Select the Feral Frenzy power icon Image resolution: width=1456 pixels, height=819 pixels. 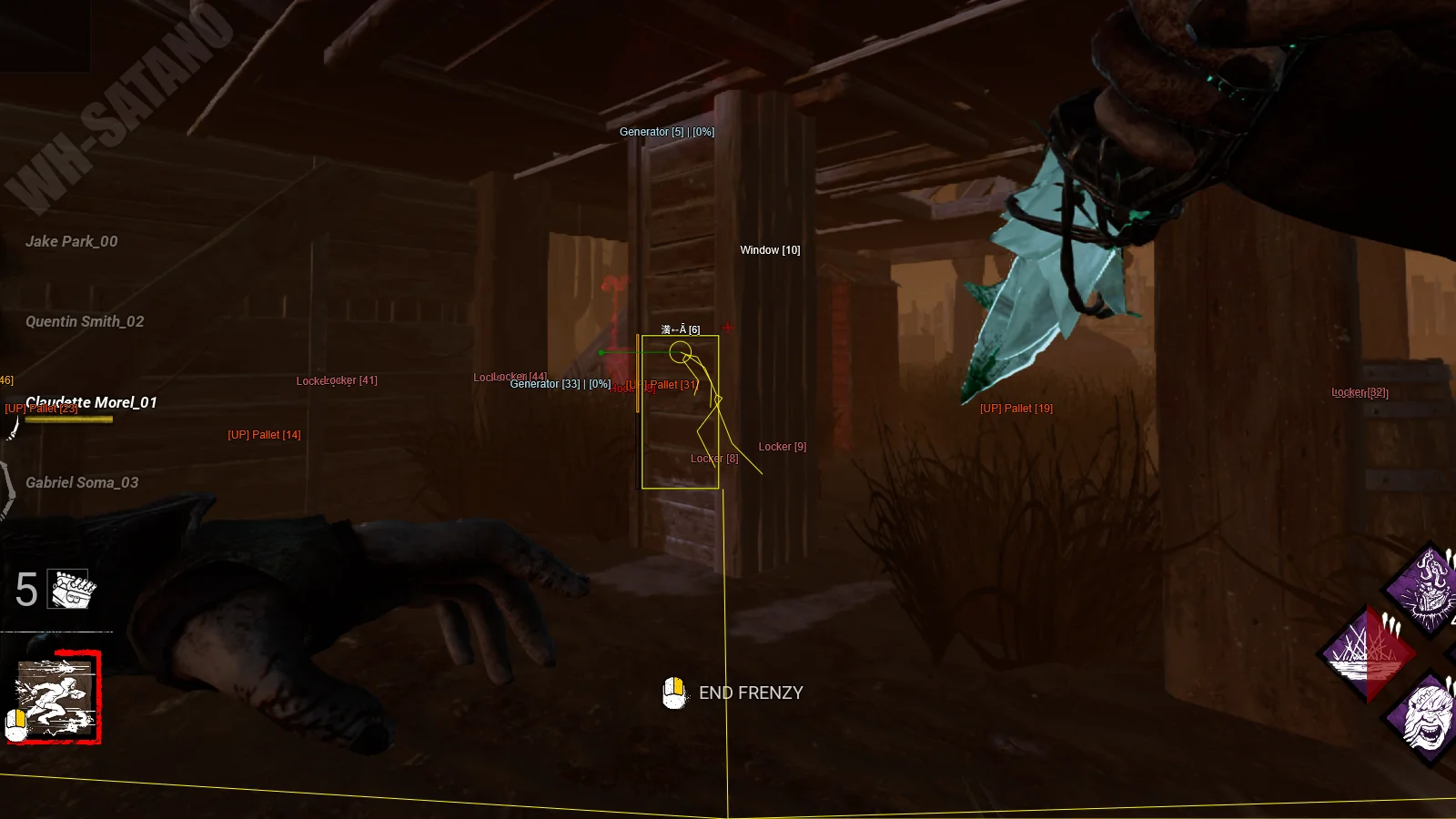(56, 698)
